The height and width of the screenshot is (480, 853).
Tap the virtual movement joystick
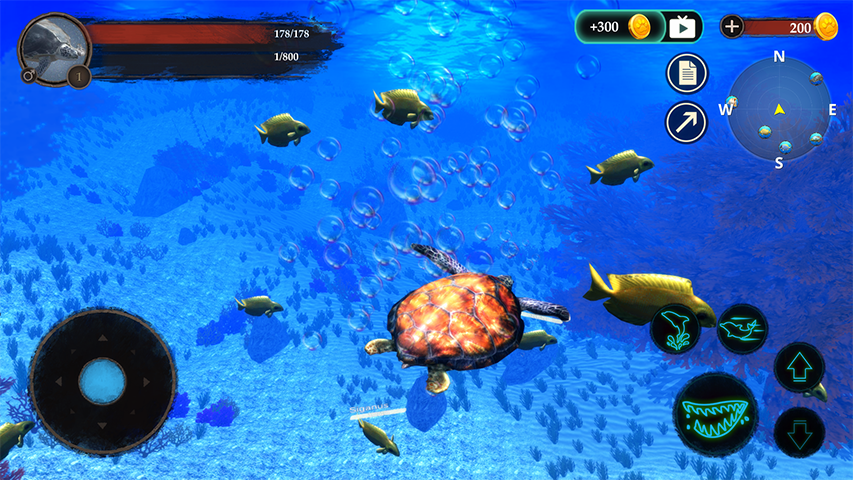[x=103, y=381]
